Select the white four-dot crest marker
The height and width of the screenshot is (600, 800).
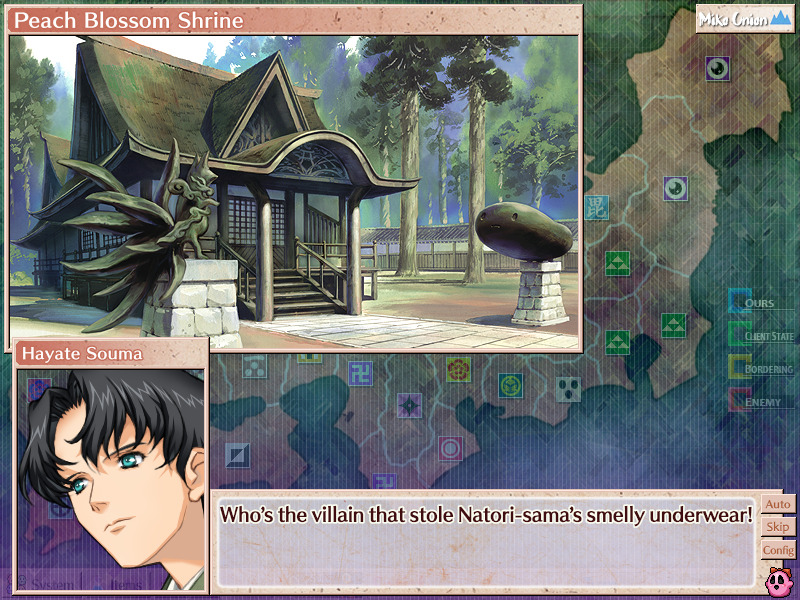(x=568, y=388)
